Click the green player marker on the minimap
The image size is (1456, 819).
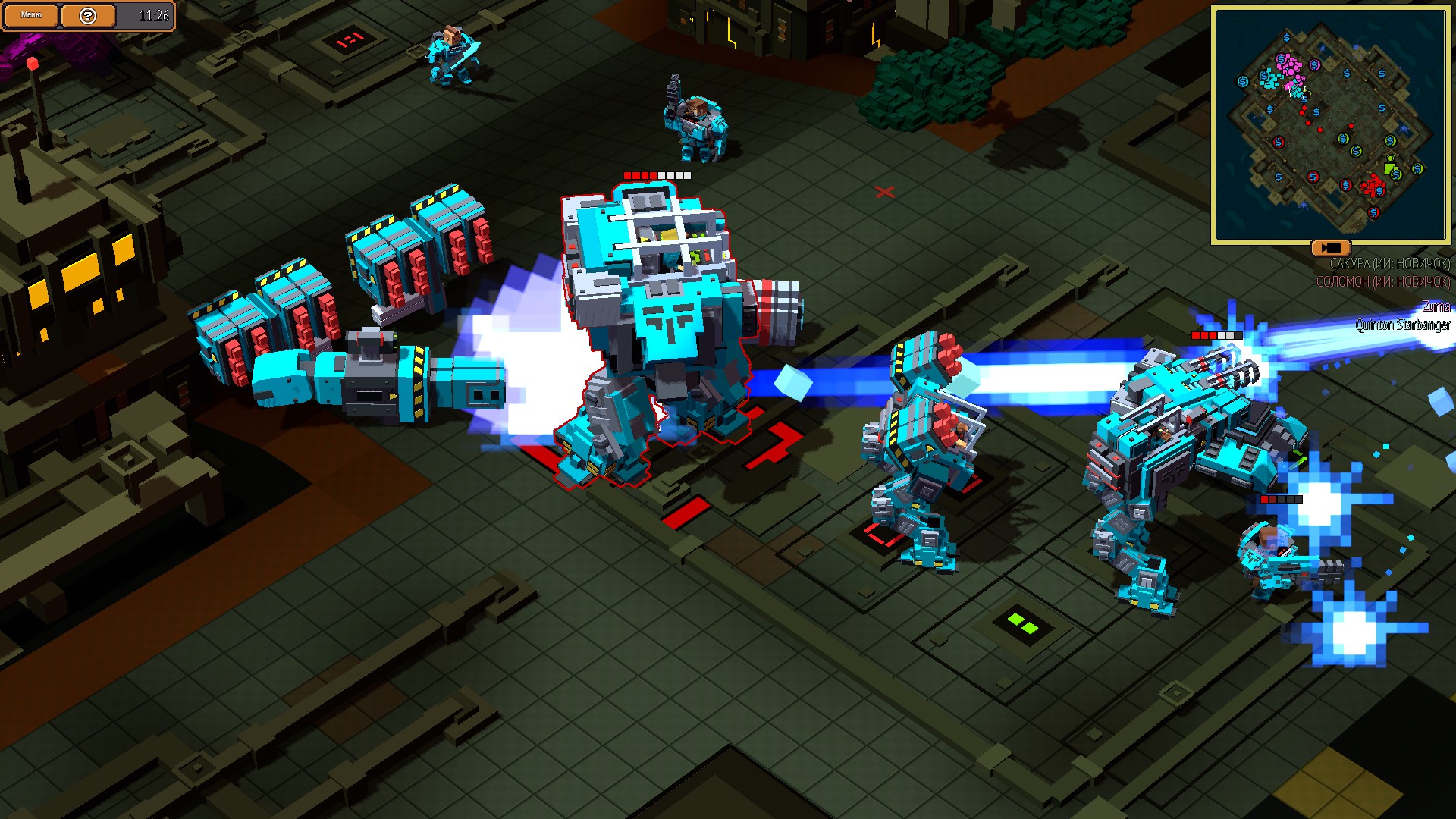(x=1390, y=167)
